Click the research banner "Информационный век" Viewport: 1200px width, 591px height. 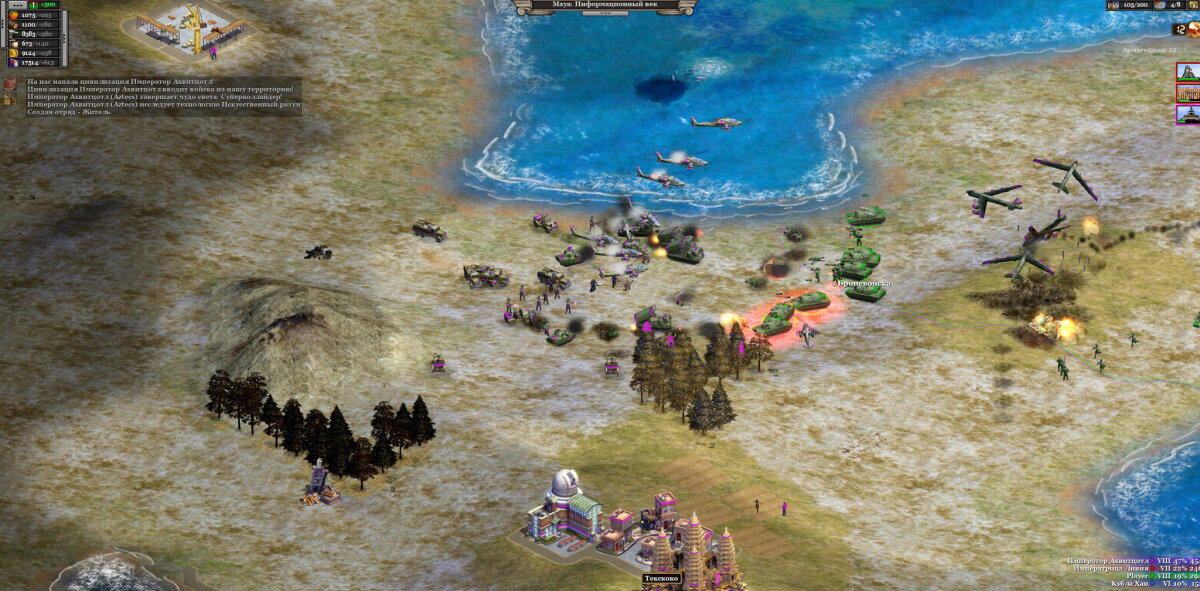click(x=605, y=5)
